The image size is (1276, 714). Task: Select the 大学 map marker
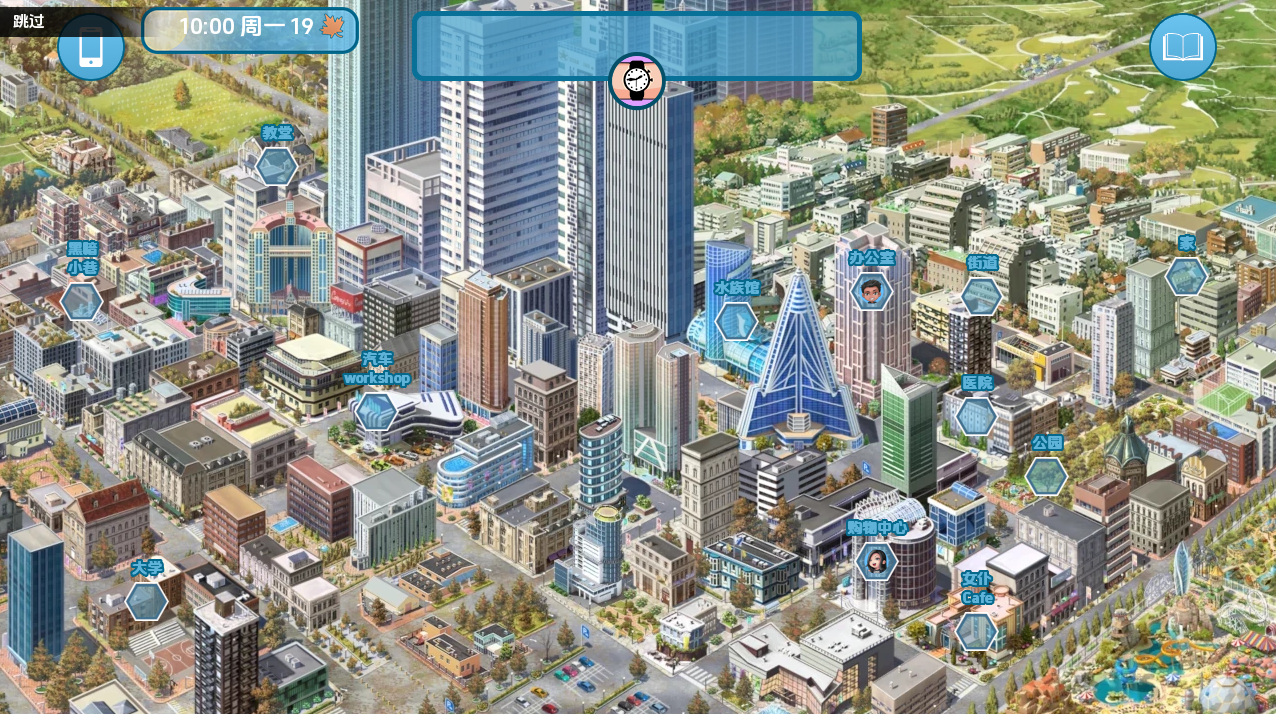pyautogui.click(x=146, y=601)
